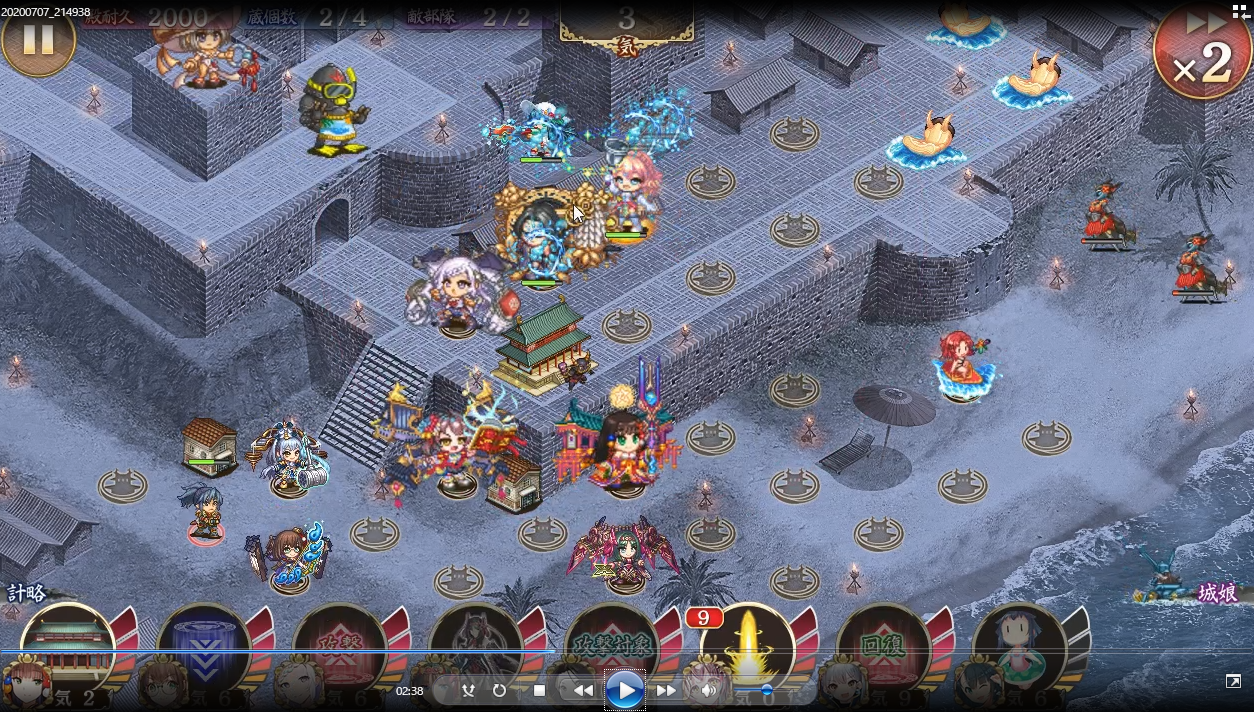Activate the 攻撃対象 attack target stratagem

coord(612,645)
